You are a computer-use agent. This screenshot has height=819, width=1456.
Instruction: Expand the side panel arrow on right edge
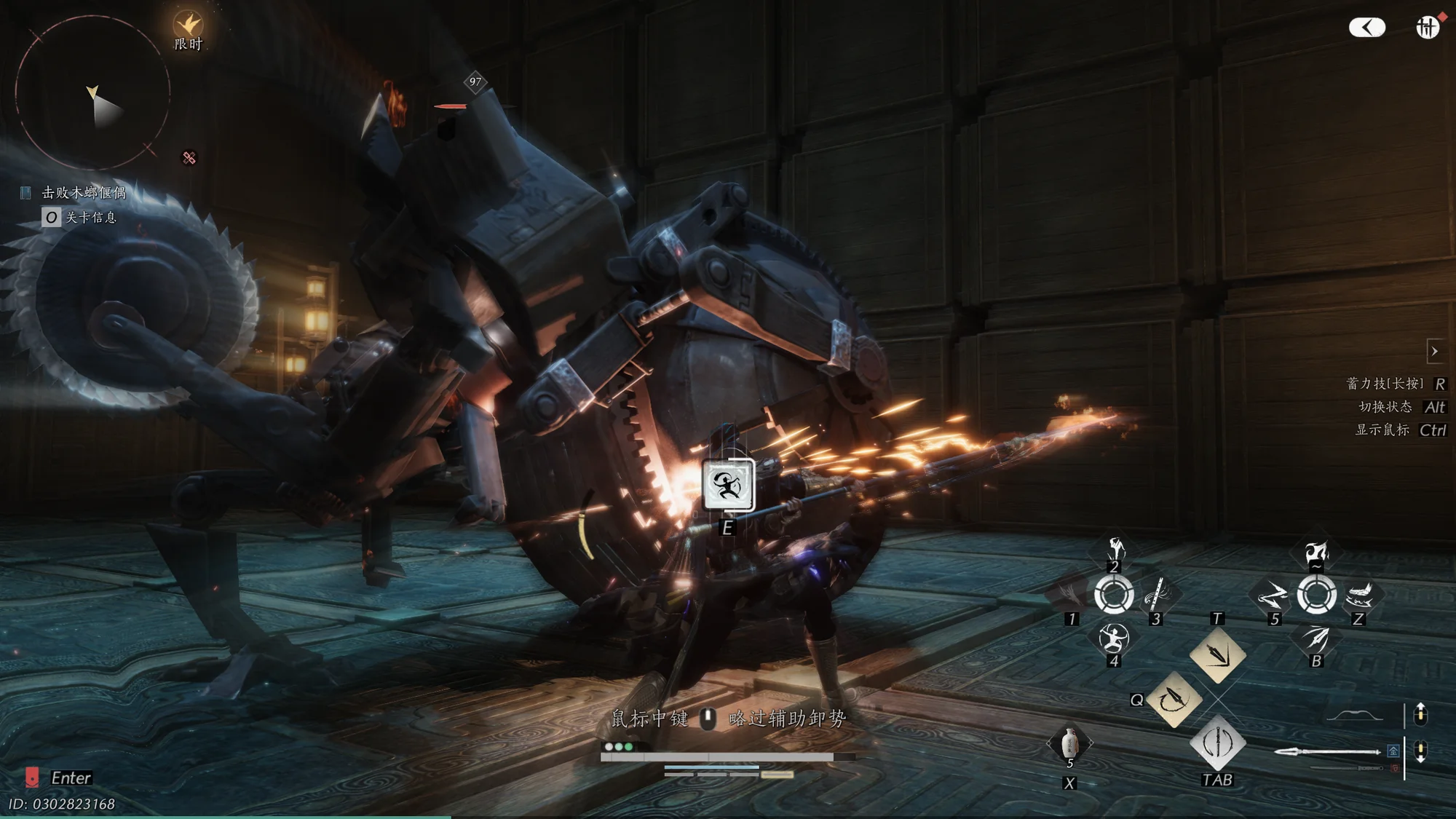(1434, 351)
